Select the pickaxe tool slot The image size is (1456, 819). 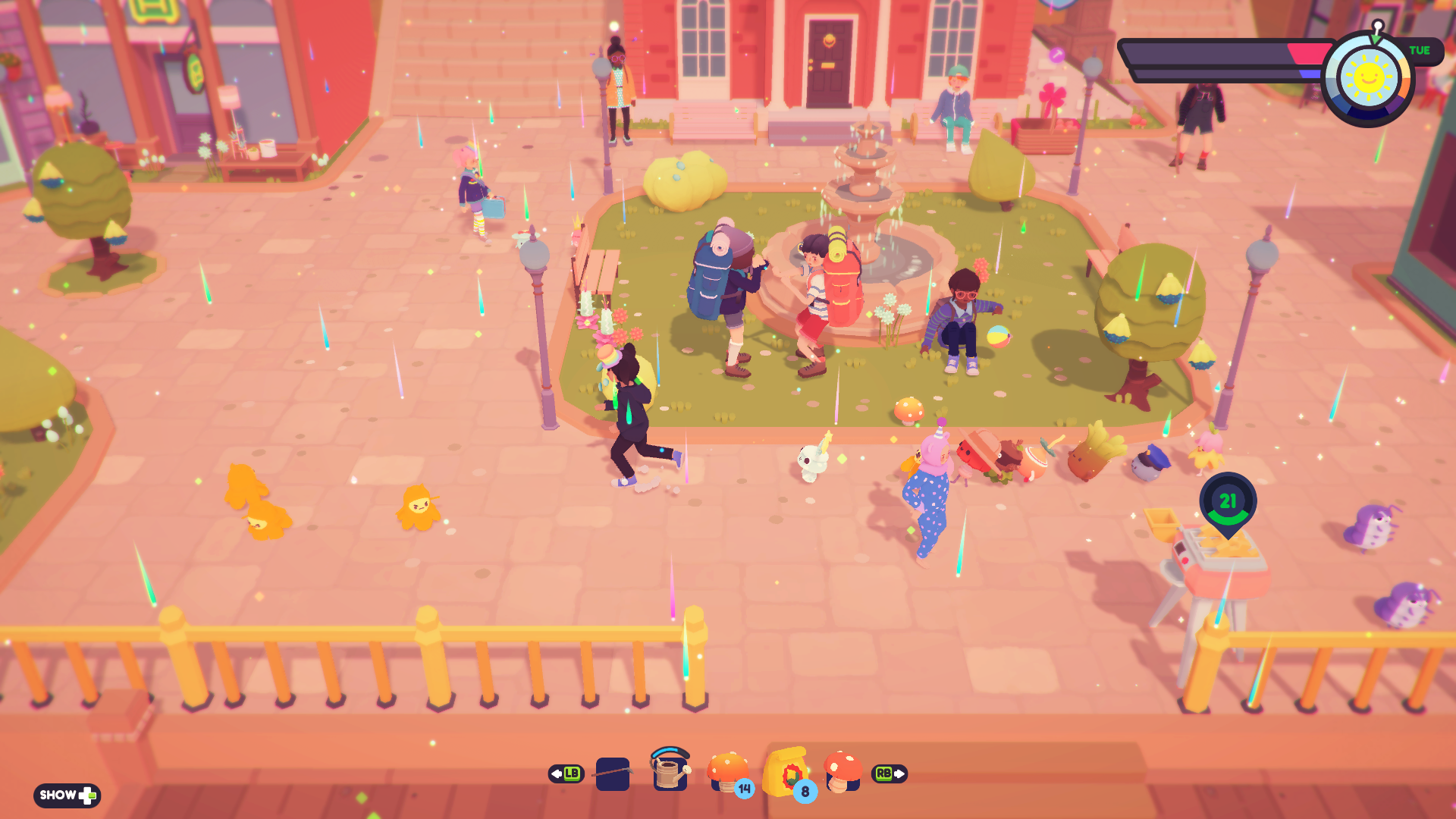pyautogui.click(x=613, y=773)
